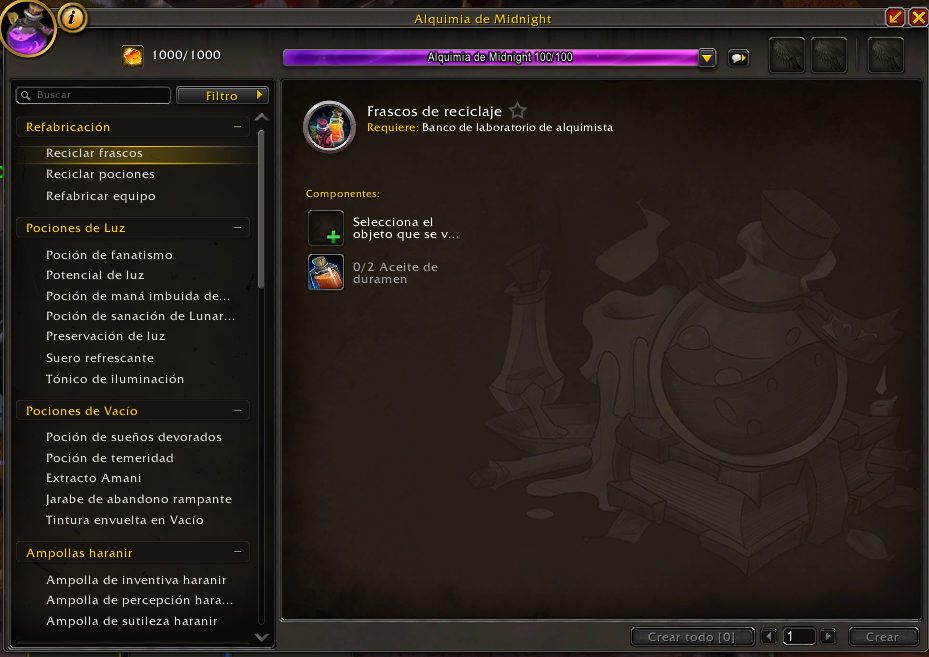Collapse the Refabricación category

pos(237,127)
